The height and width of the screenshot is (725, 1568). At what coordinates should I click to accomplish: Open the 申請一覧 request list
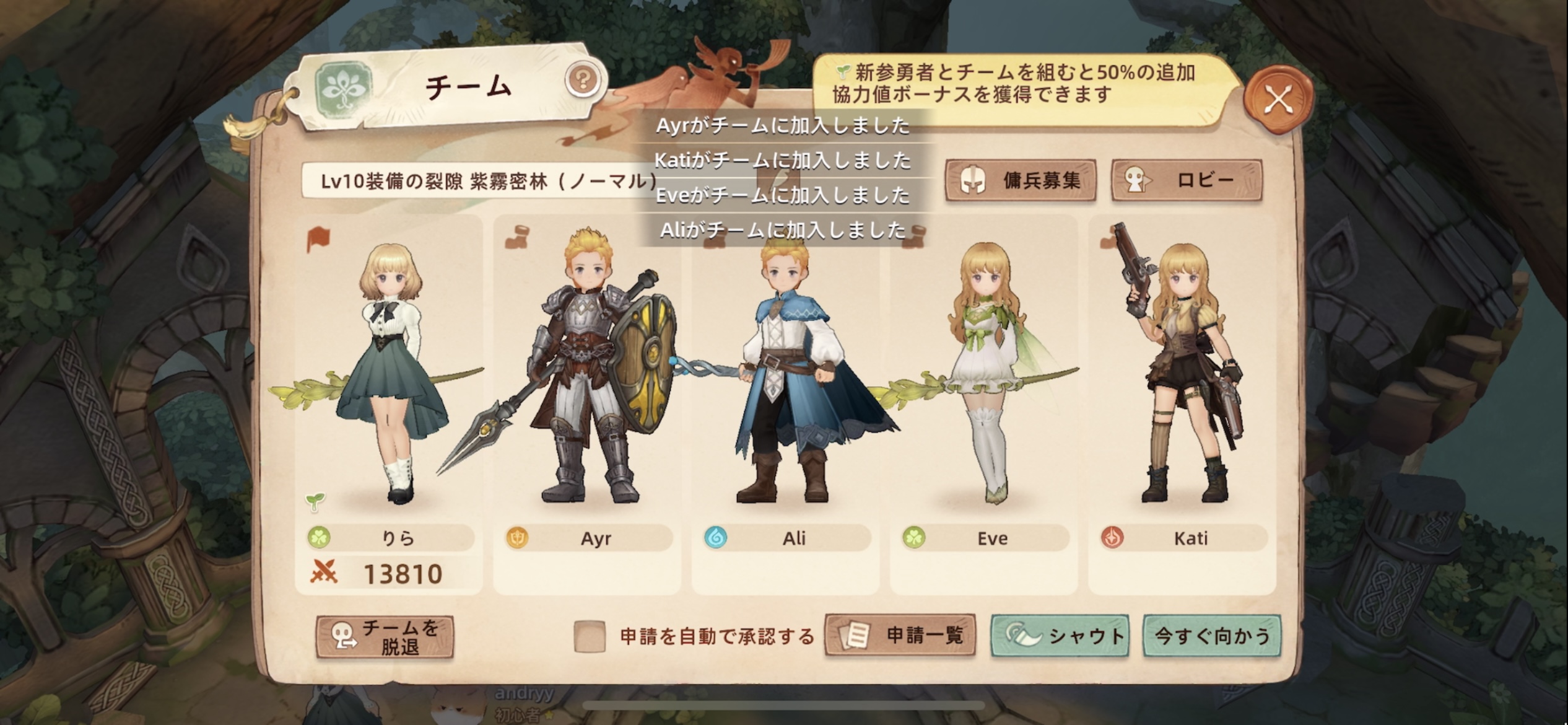(x=900, y=636)
